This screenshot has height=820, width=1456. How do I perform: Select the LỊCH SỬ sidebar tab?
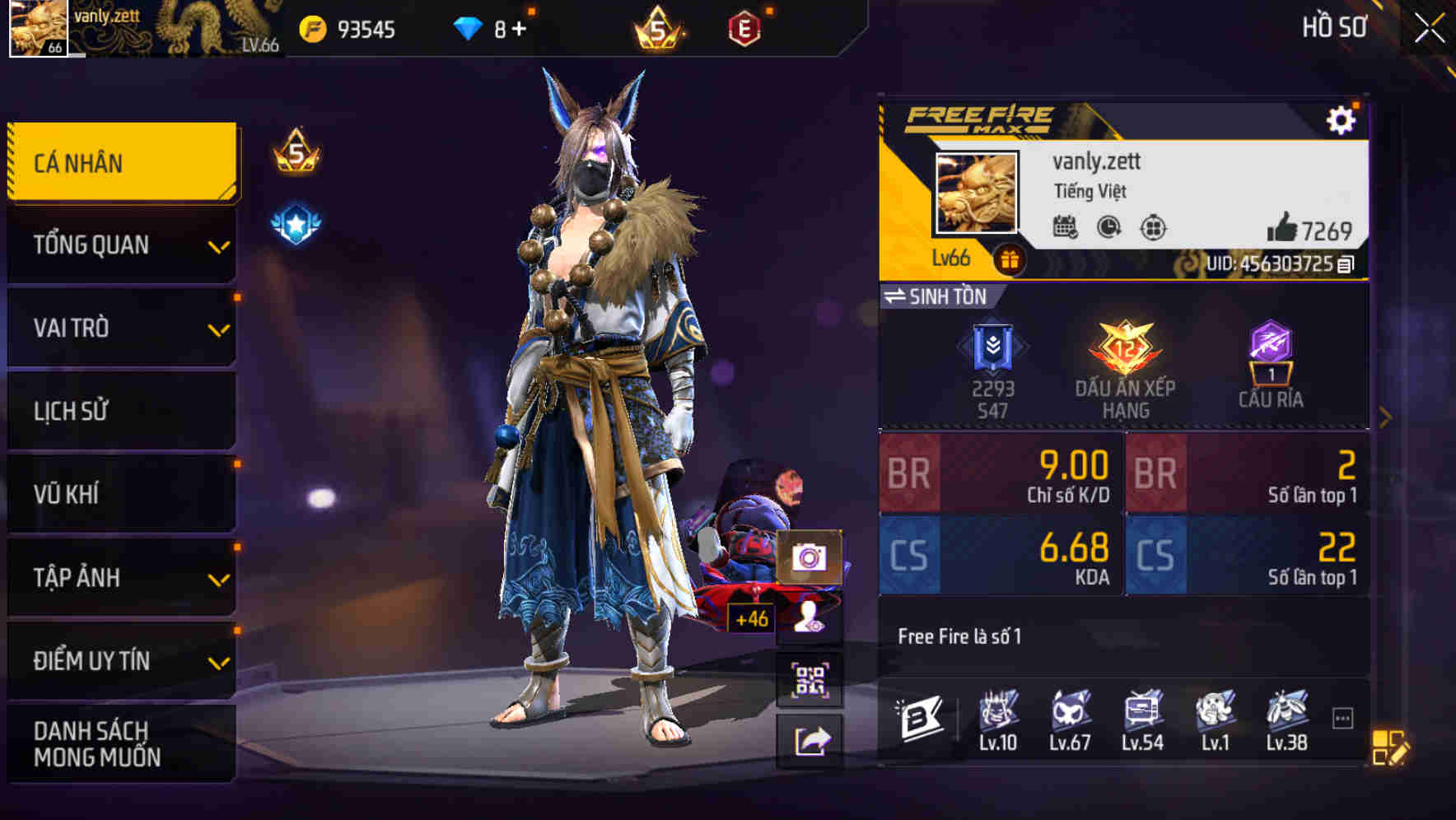point(120,411)
